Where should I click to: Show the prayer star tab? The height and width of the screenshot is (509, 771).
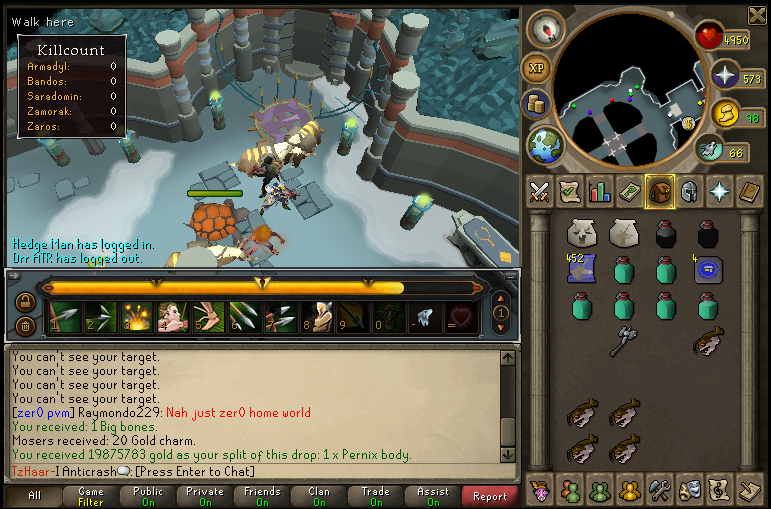click(x=719, y=191)
